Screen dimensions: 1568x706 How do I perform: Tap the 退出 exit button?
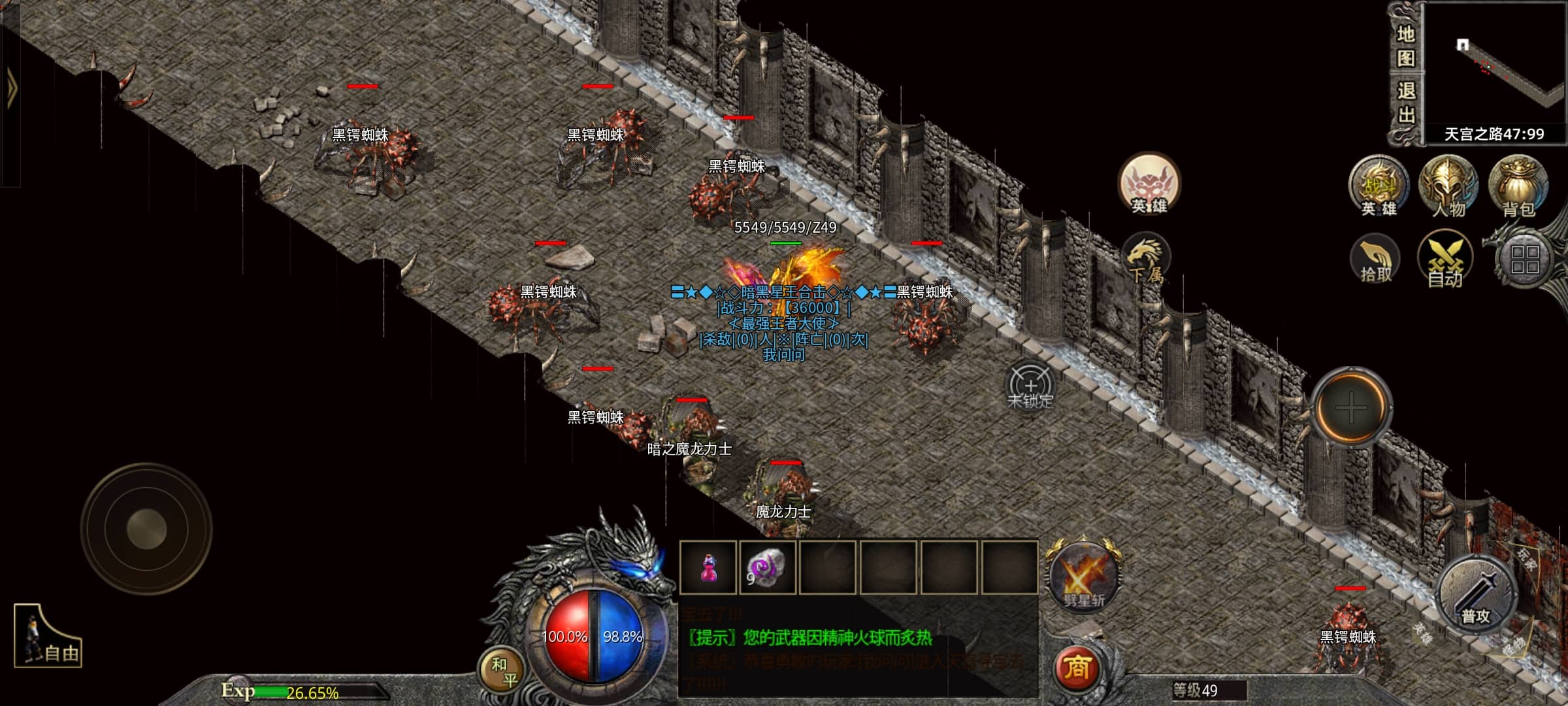pos(1405,103)
